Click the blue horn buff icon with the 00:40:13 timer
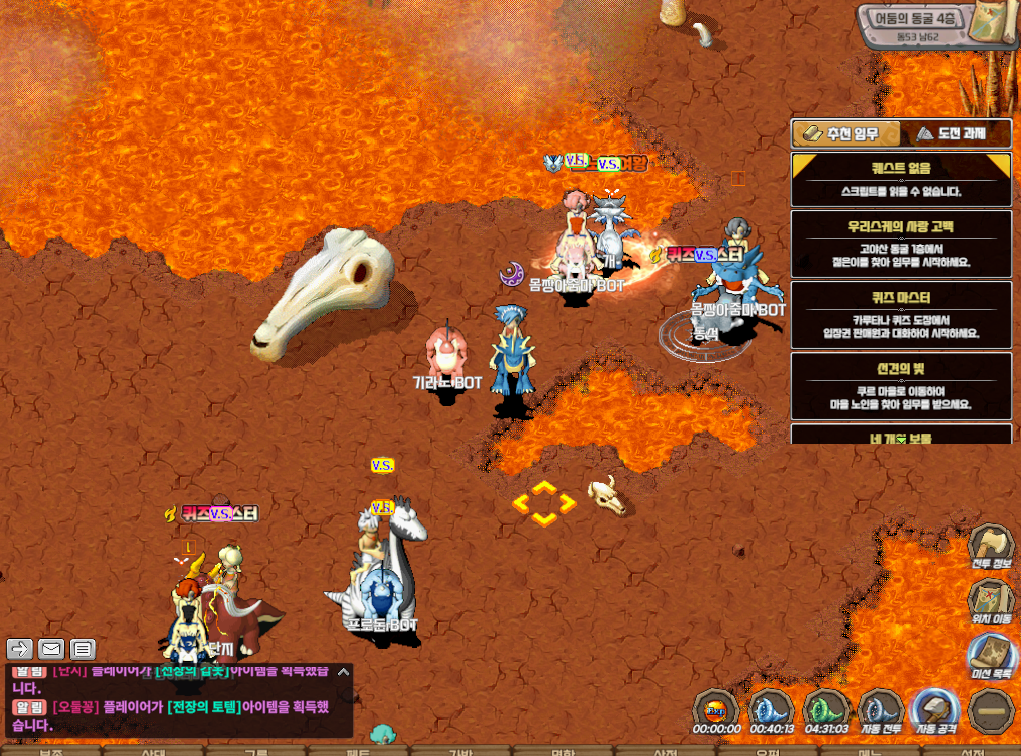This screenshot has height=756, width=1021. point(771,709)
